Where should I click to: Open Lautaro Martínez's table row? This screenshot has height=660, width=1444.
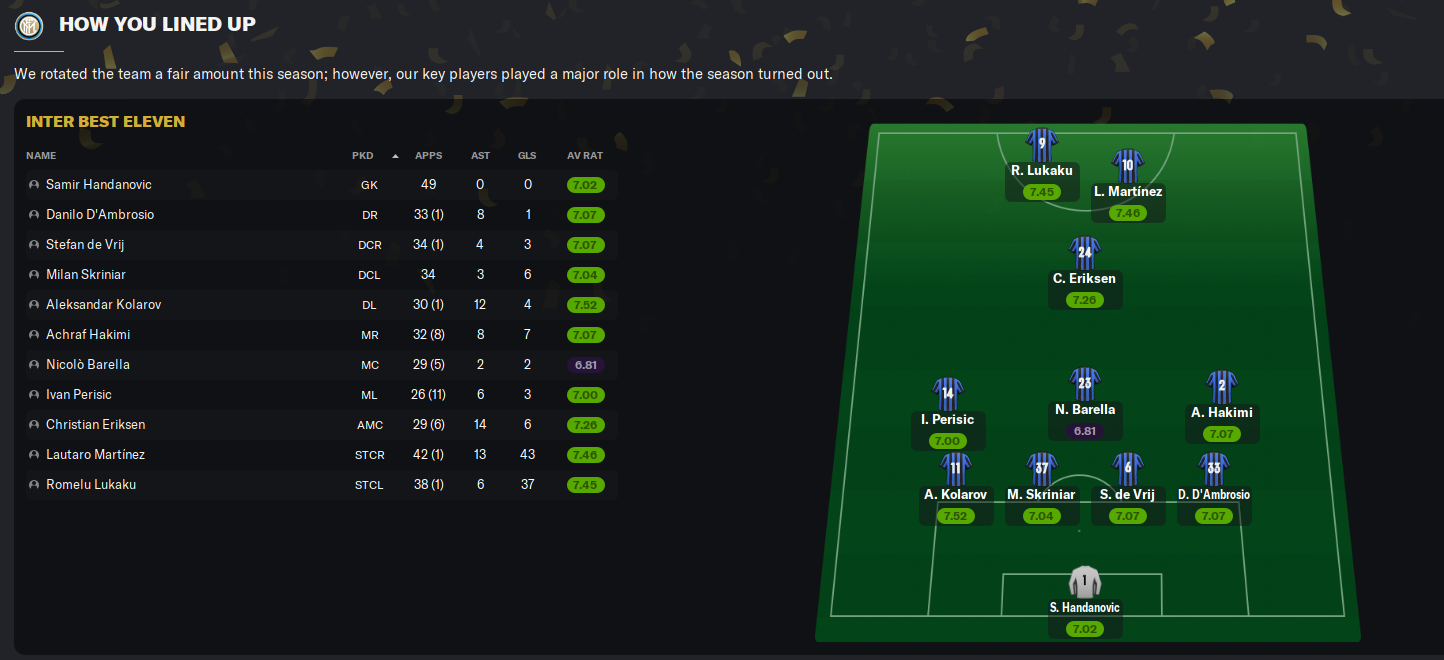click(95, 455)
